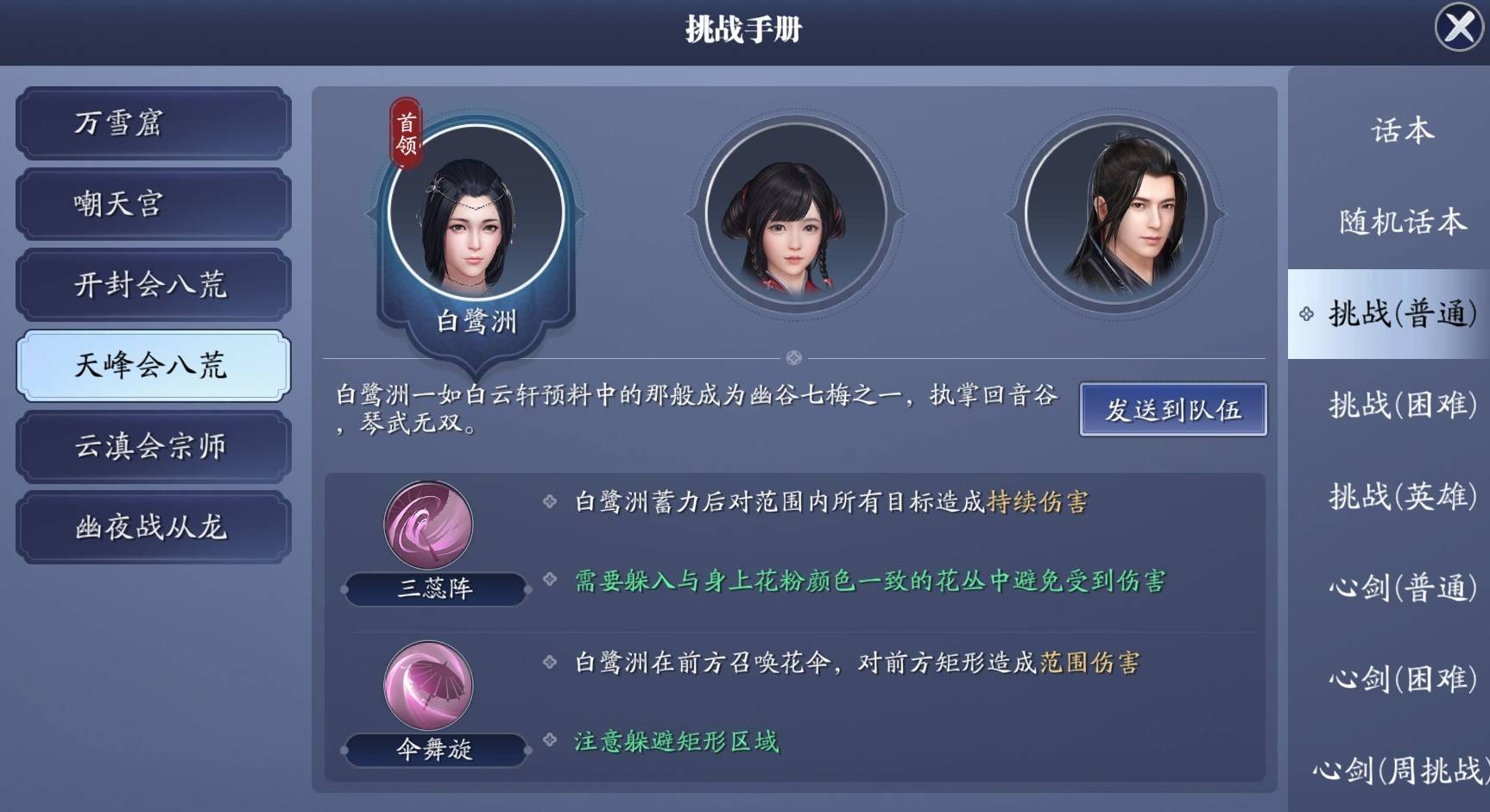
Task: Enable 心剑(普通) mode
Action: [x=1387, y=589]
